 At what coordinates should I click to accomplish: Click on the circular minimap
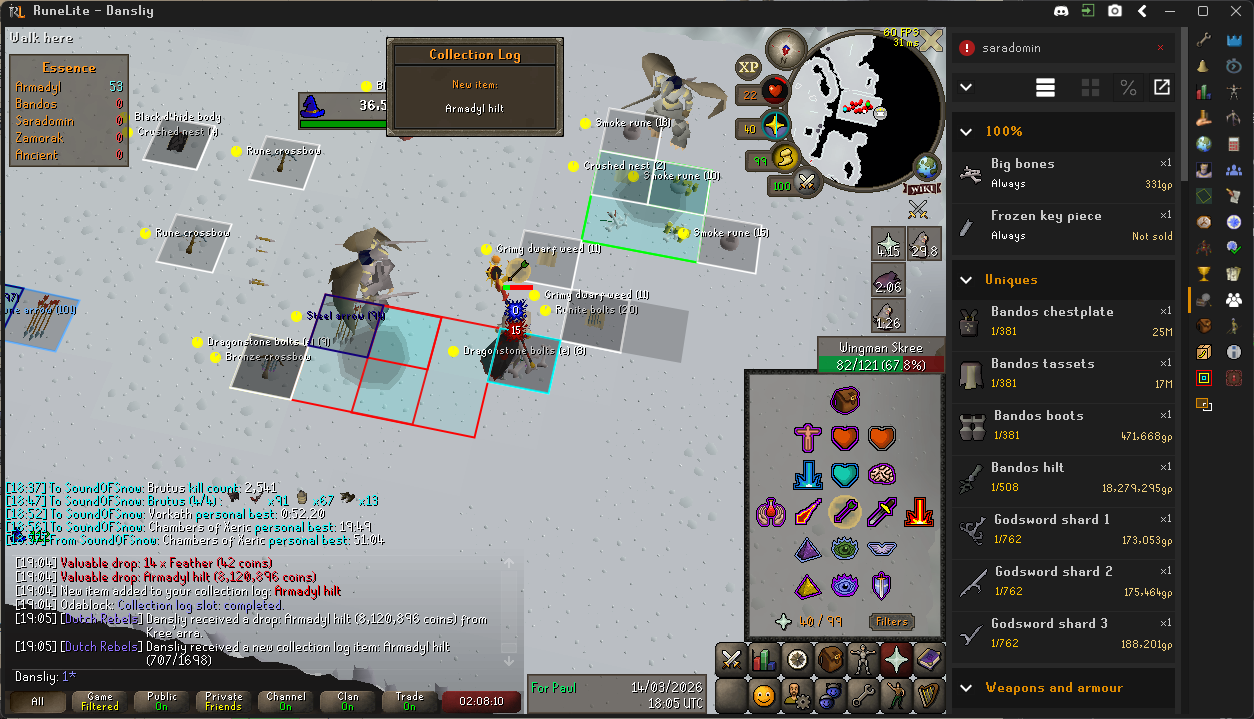click(866, 110)
